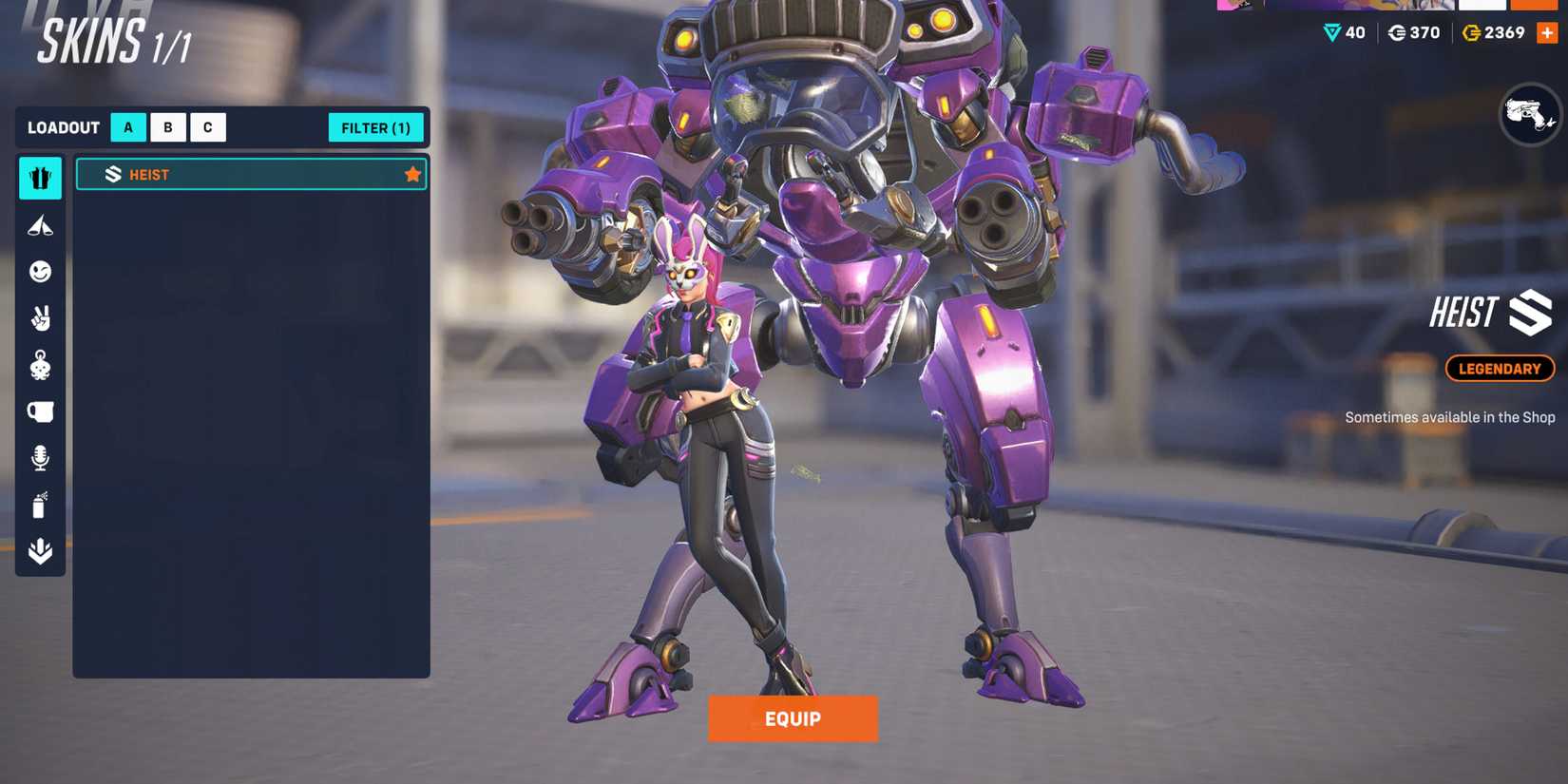Select Loadout A
This screenshot has height=784, width=1568.
click(x=127, y=126)
